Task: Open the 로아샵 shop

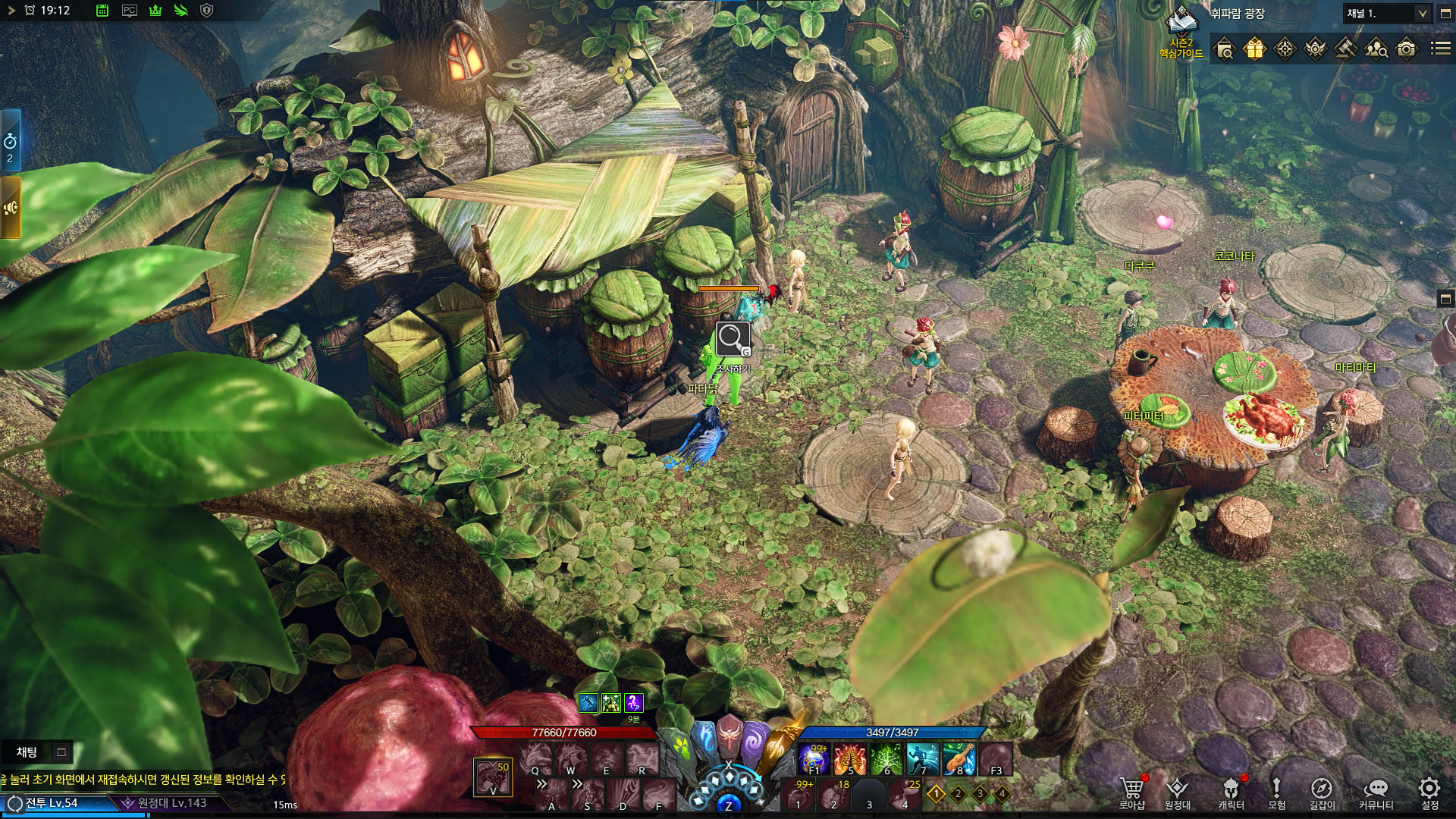Action: point(1131,791)
